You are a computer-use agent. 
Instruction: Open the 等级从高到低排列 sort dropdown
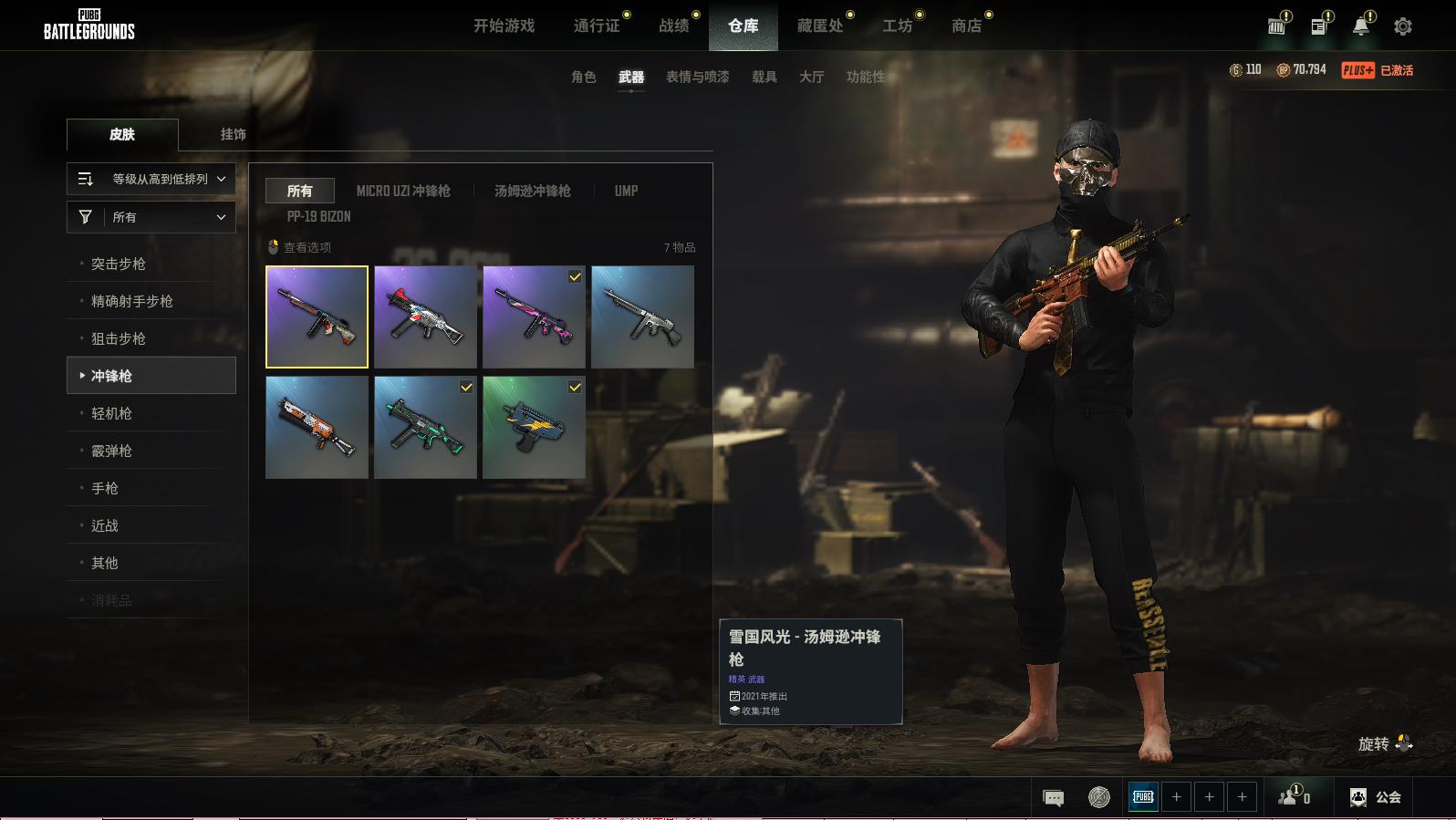(151, 179)
